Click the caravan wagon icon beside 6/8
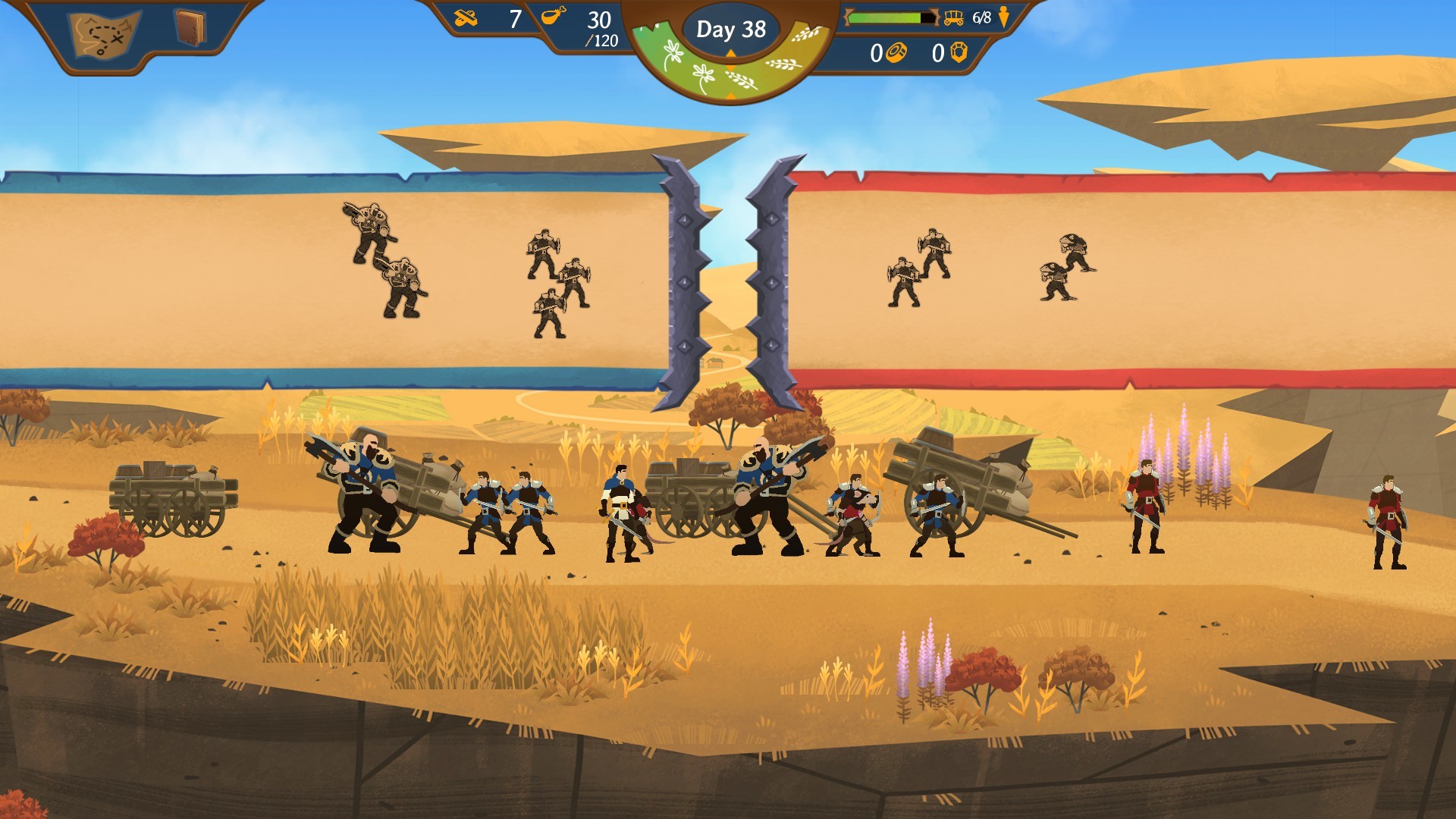 click(952, 18)
